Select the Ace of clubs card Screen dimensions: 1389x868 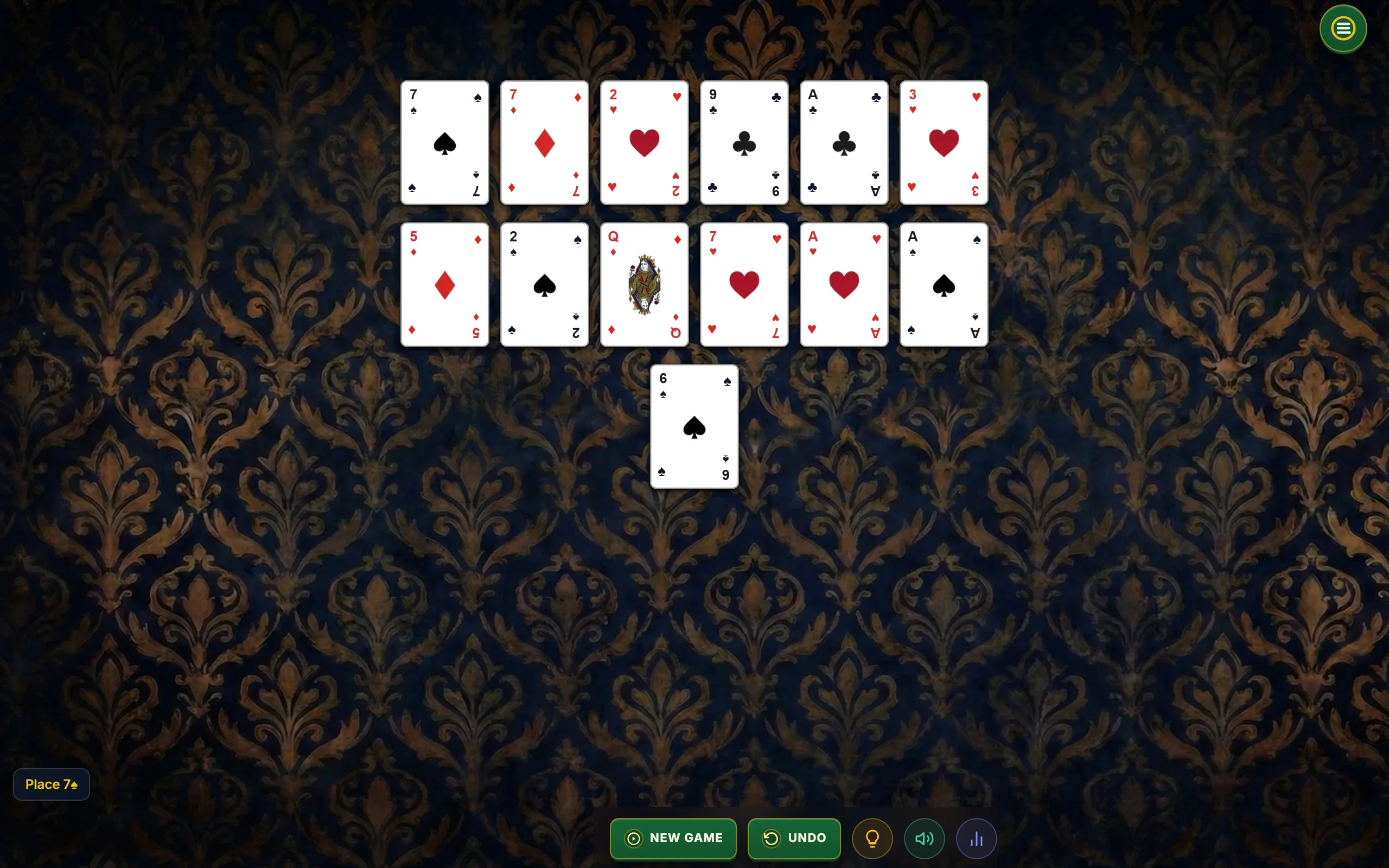(x=843, y=142)
